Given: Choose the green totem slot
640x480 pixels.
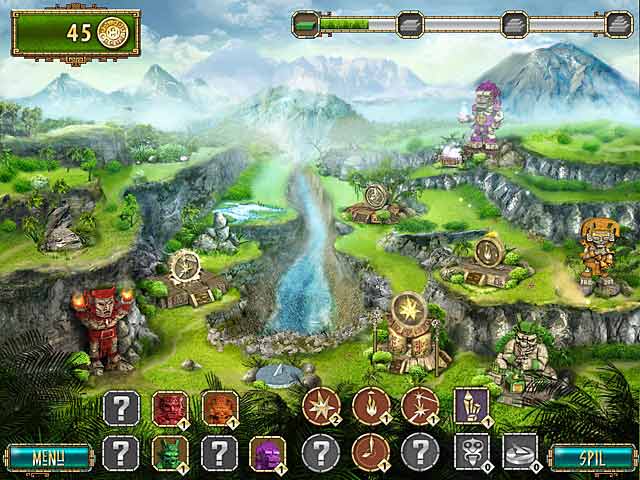Looking at the screenshot, I should tap(169, 453).
